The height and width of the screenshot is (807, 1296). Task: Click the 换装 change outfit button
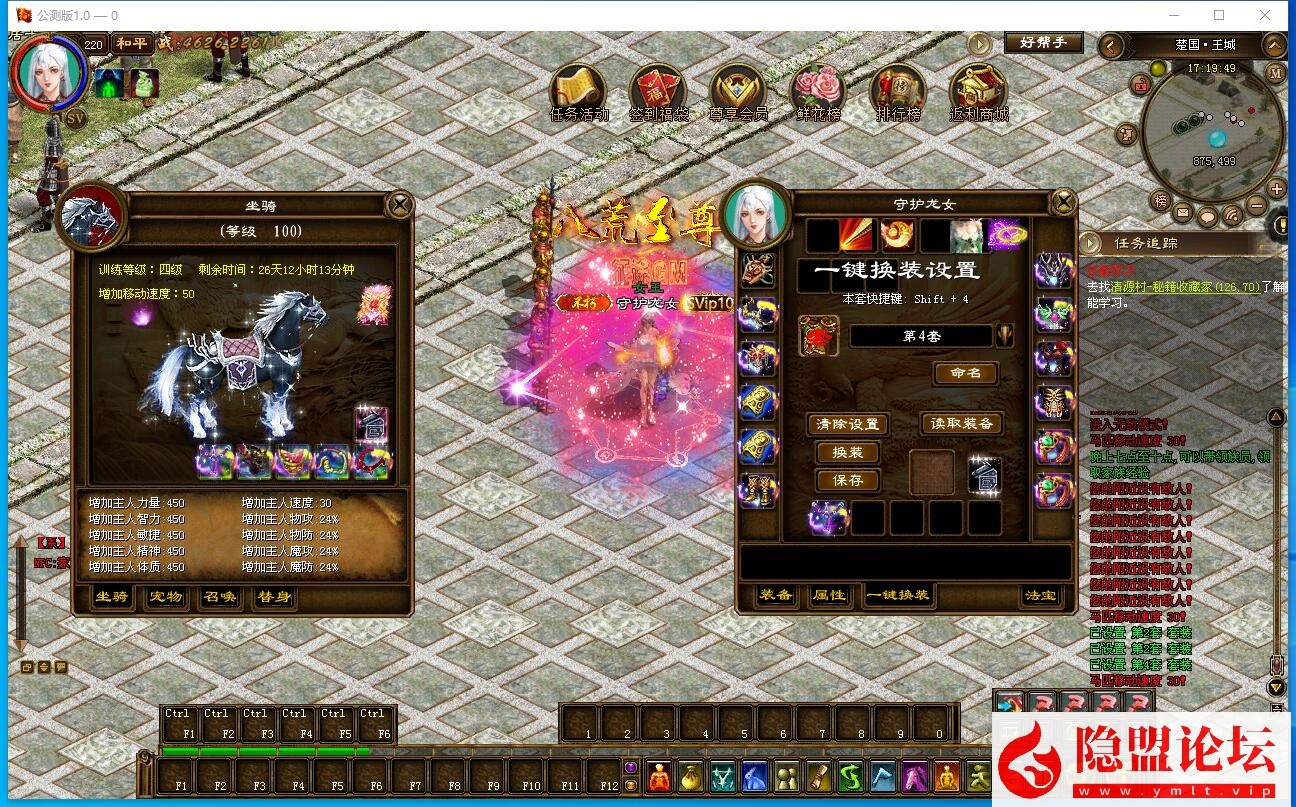[x=847, y=452]
